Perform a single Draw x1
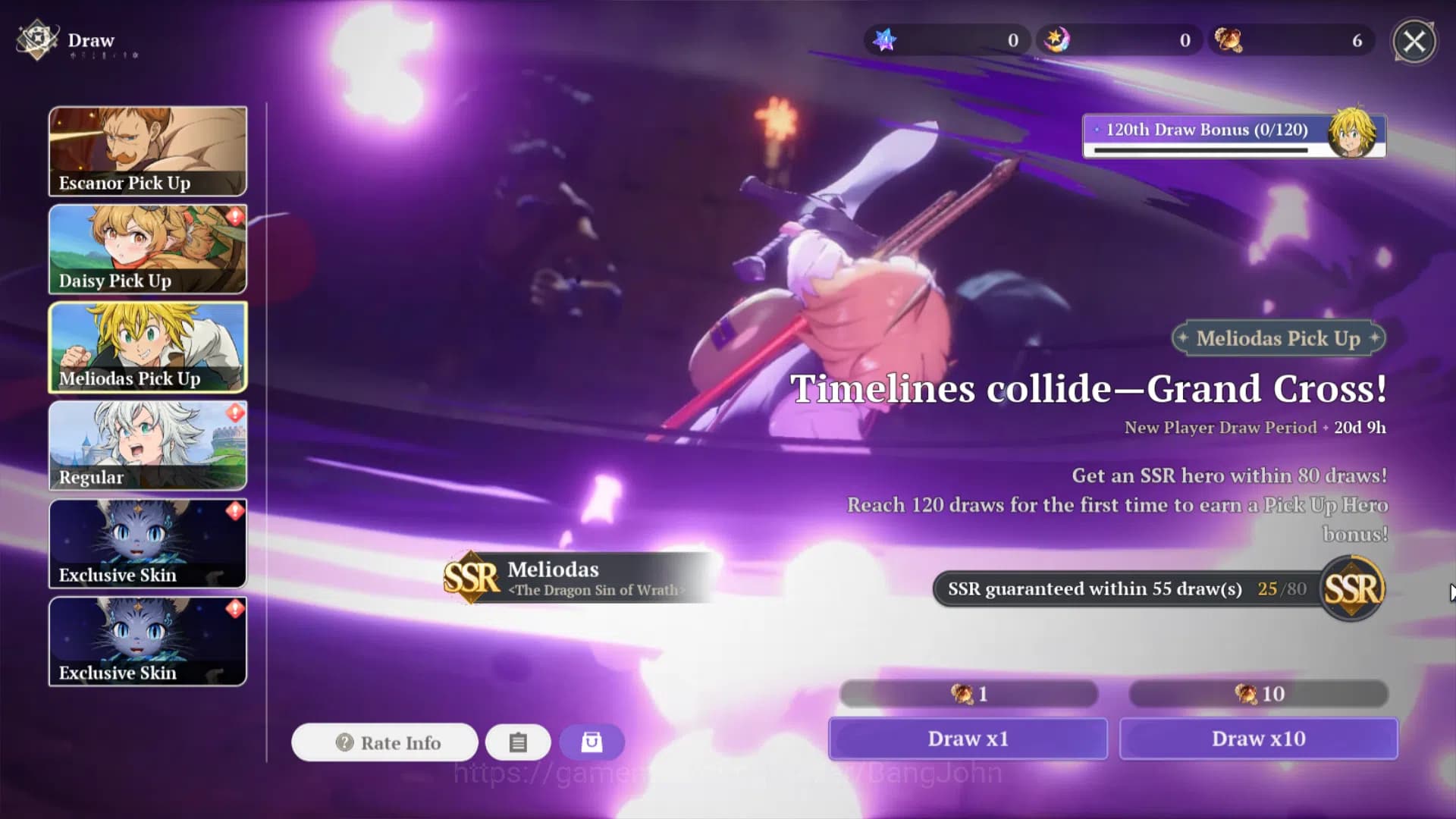Image resolution: width=1456 pixels, height=819 pixels. pyautogui.click(x=968, y=739)
